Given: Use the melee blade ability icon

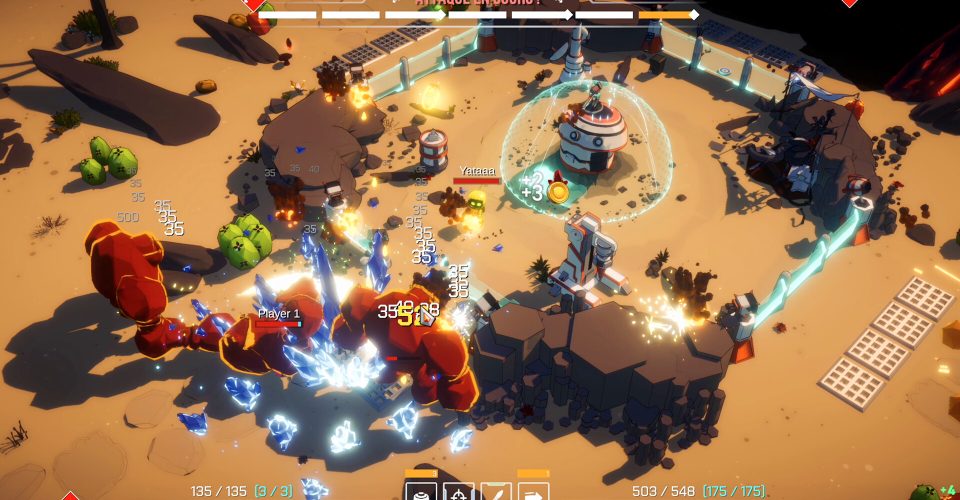Looking at the screenshot, I should (x=496, y=491).
